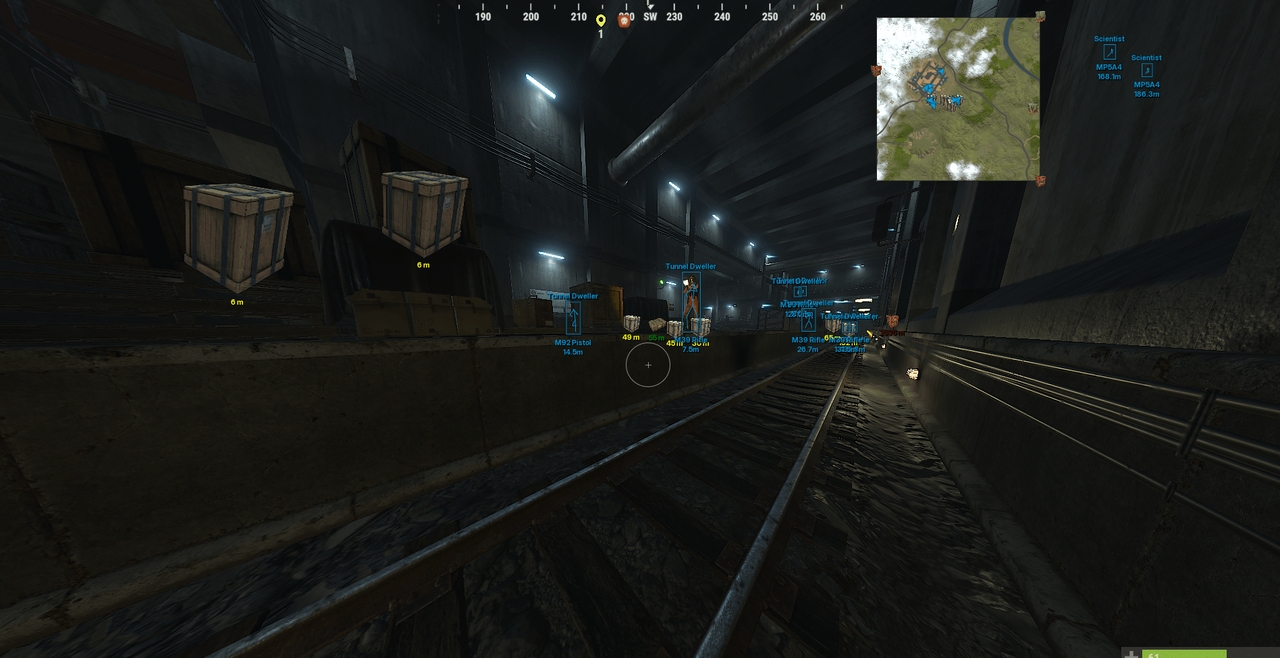Open the terrain minimap

[x=958, y=99]
